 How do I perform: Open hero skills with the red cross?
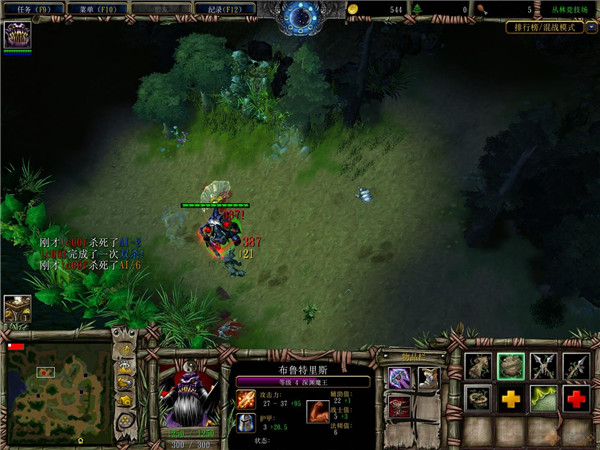point(575,399)
